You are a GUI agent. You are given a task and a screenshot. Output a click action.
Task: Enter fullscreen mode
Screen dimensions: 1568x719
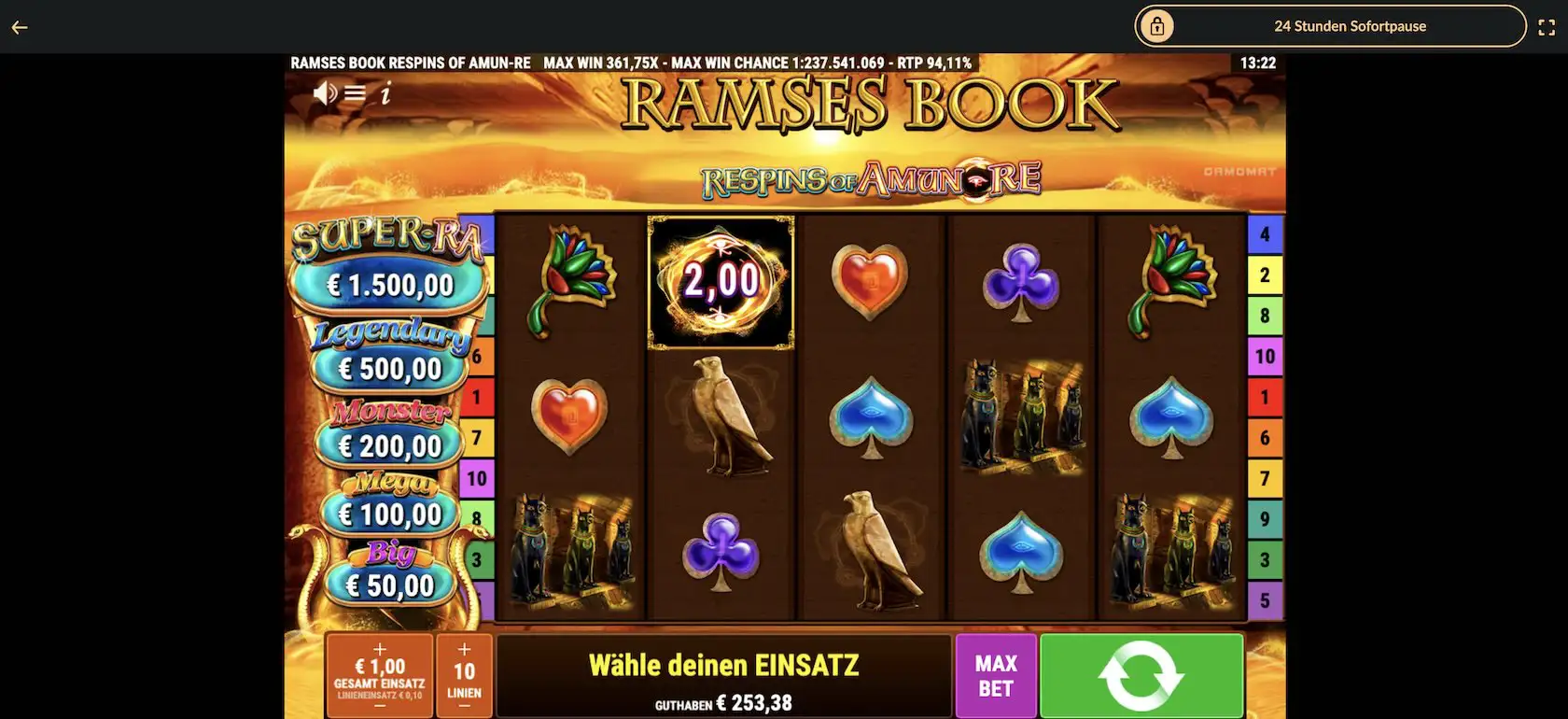pyautogui.click(x=1547, y=26)
